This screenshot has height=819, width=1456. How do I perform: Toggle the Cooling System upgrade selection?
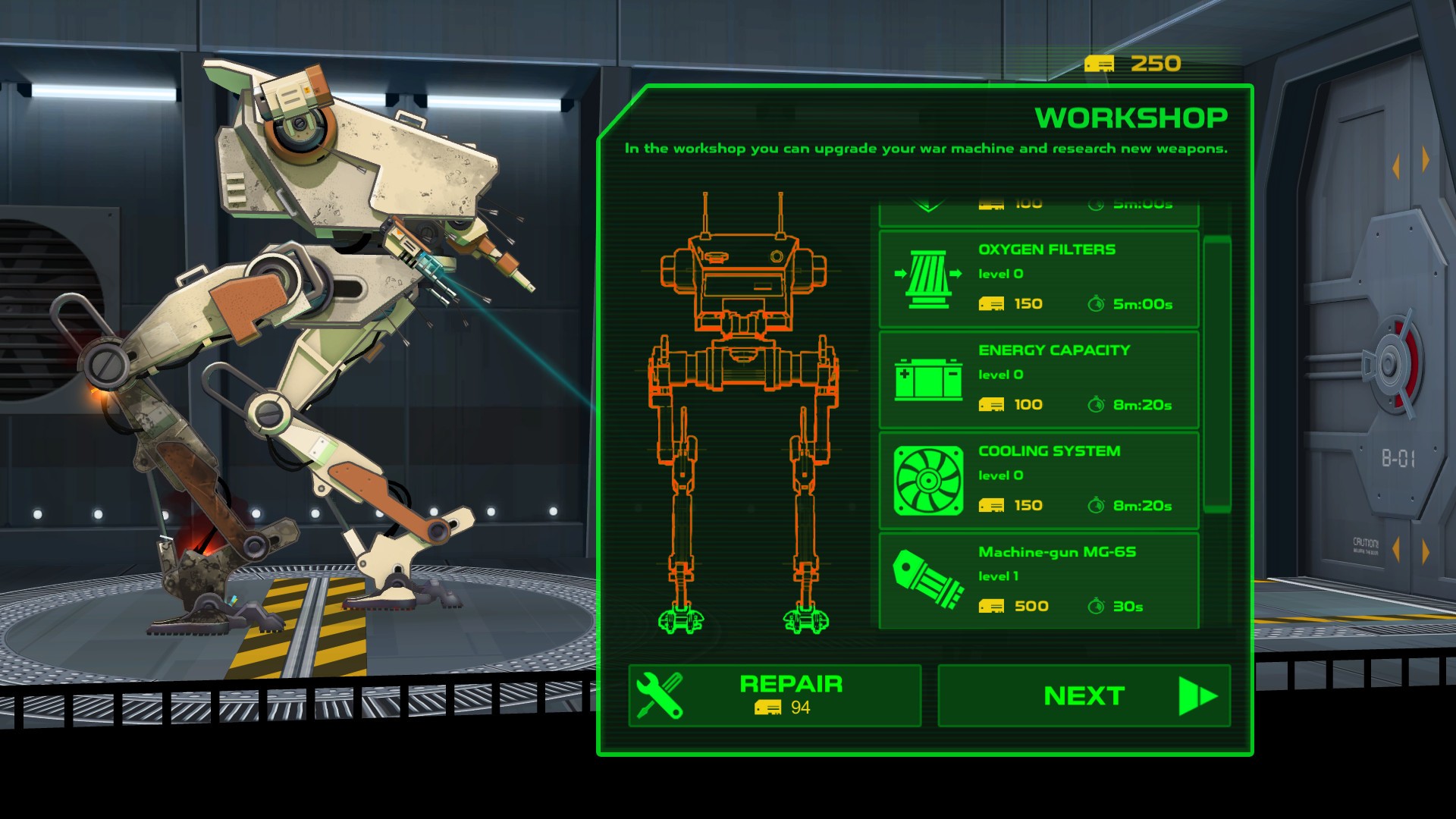[x=1039, y=479]
